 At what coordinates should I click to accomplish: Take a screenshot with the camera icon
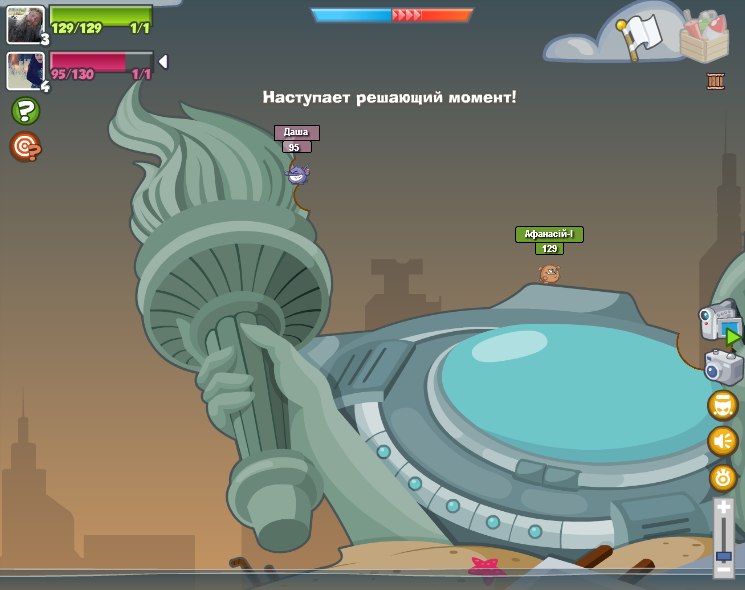723,366
